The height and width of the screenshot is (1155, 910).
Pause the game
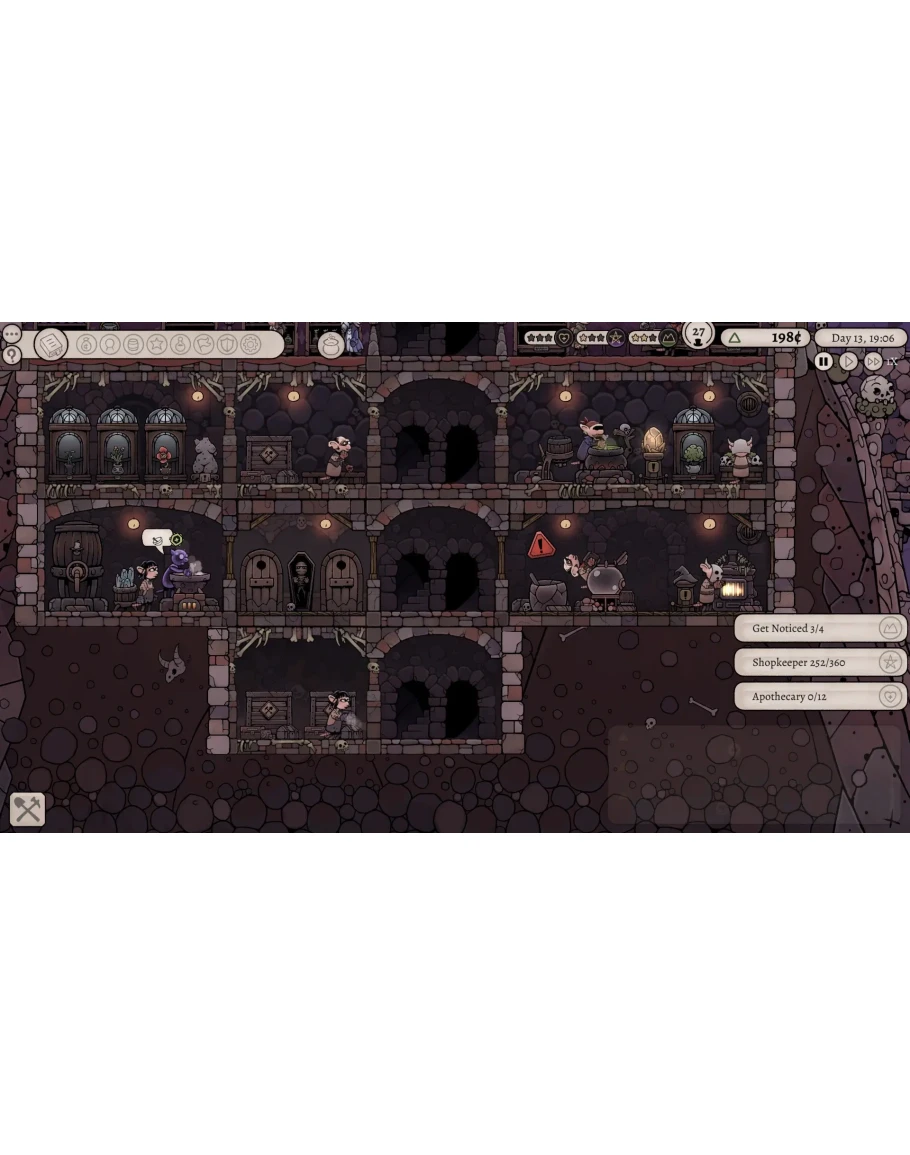click(x=824, y=361)
